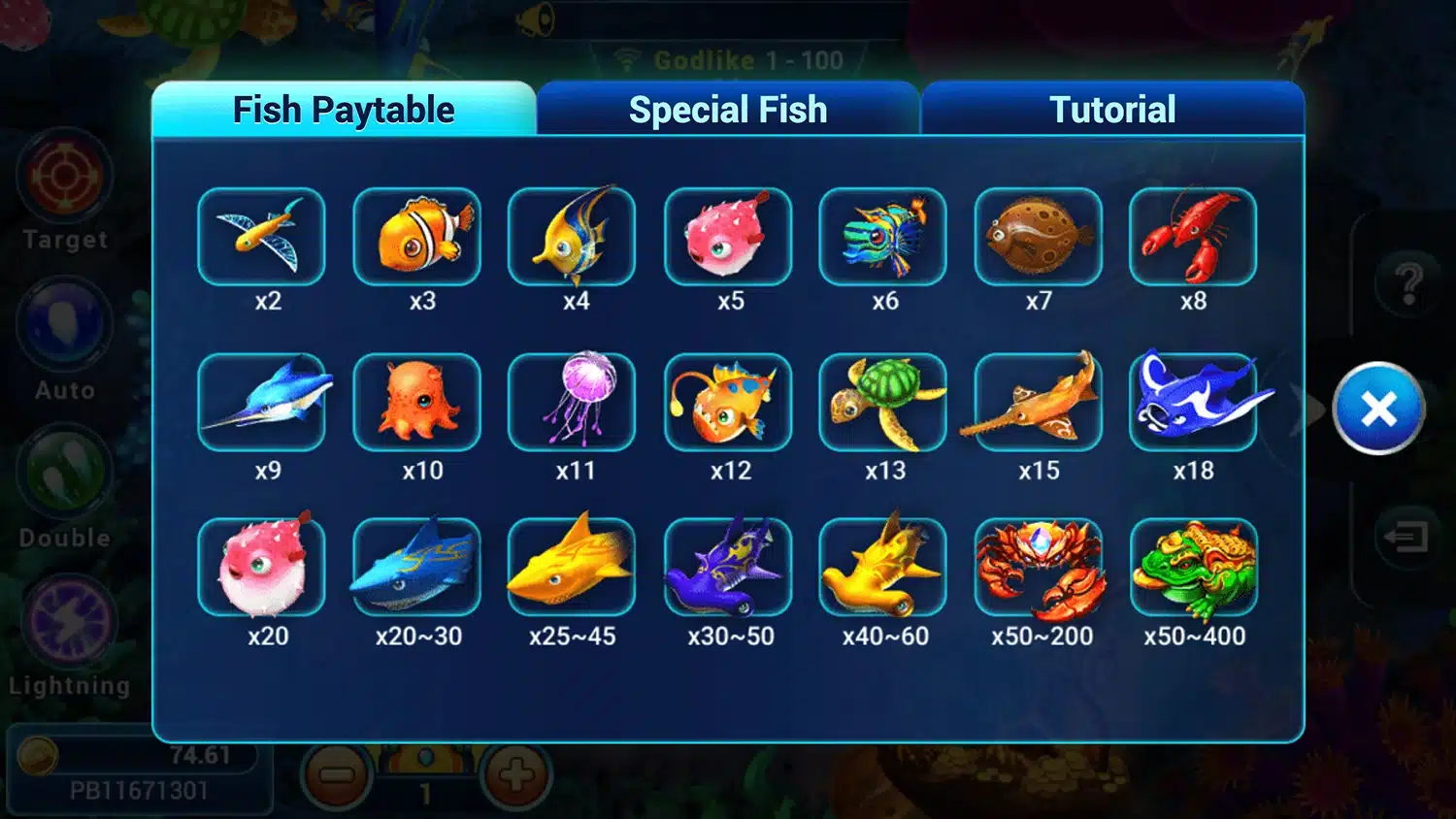
Task: Switch to the Special Fish tab
Action: 727,110
